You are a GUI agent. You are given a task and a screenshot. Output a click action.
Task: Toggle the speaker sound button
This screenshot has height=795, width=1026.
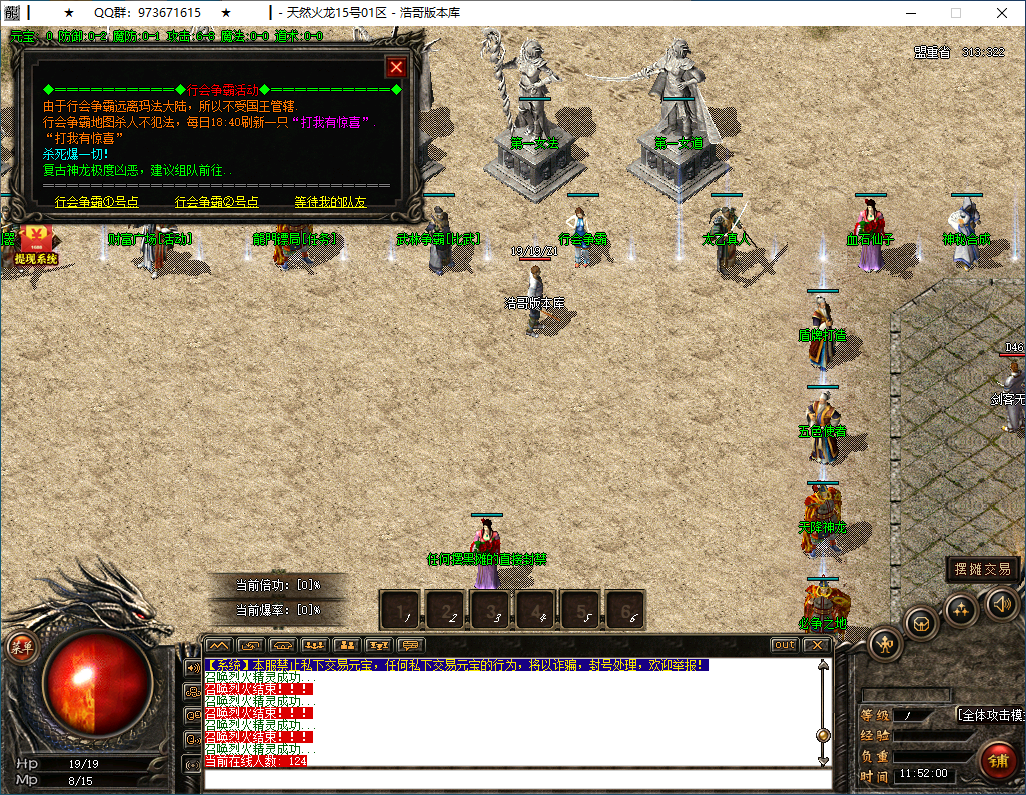1002,602
